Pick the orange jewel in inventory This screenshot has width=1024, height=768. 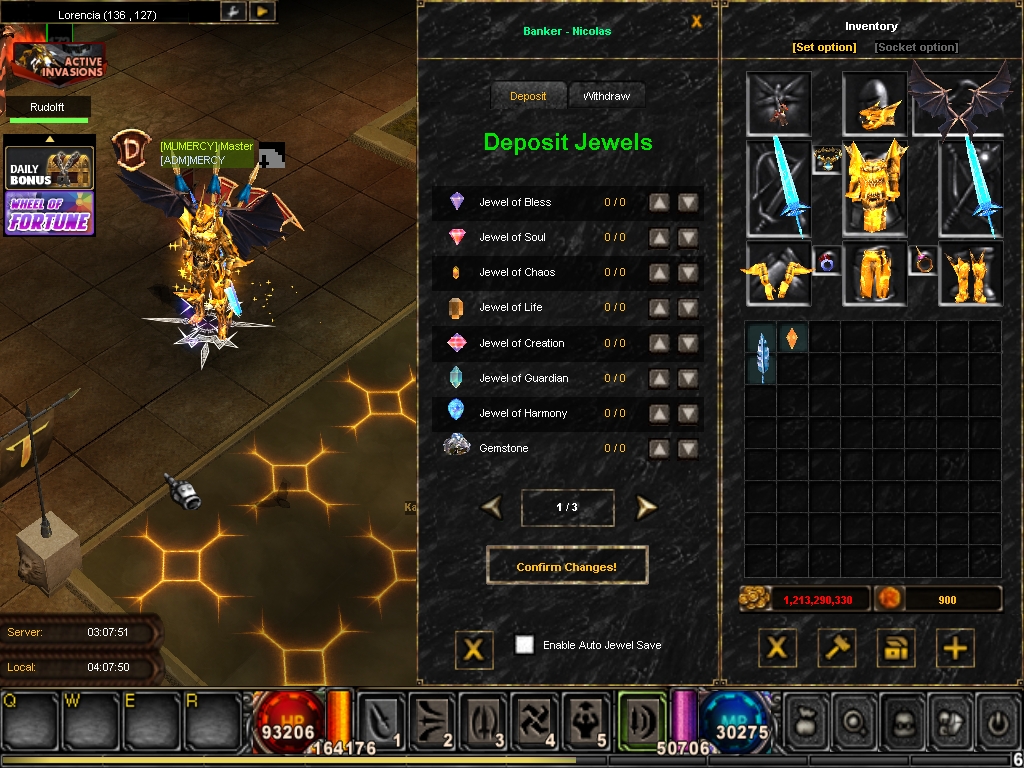[792, 338]
